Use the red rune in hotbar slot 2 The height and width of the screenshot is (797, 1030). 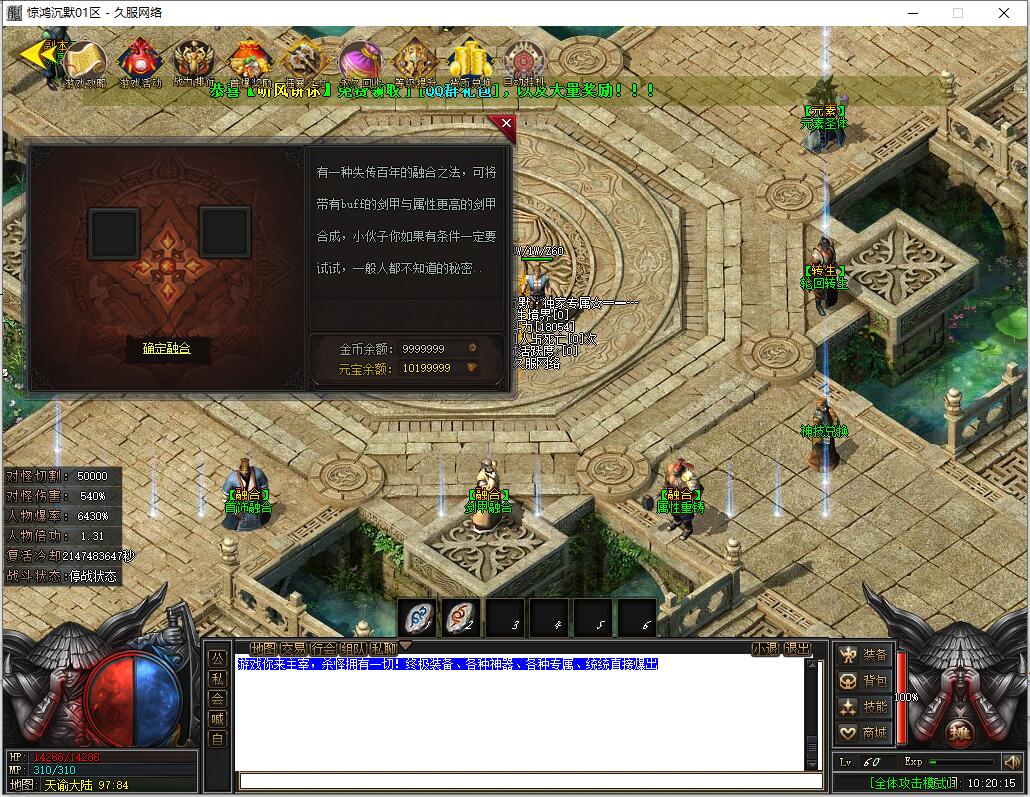click(461, 619)
